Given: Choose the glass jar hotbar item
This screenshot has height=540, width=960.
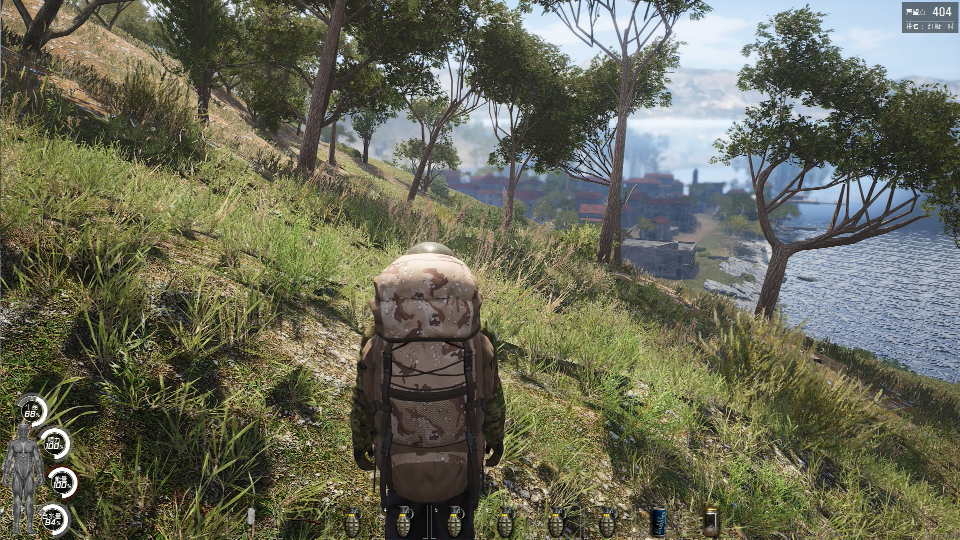Looking at the screenshot, I should pos(710,521).
